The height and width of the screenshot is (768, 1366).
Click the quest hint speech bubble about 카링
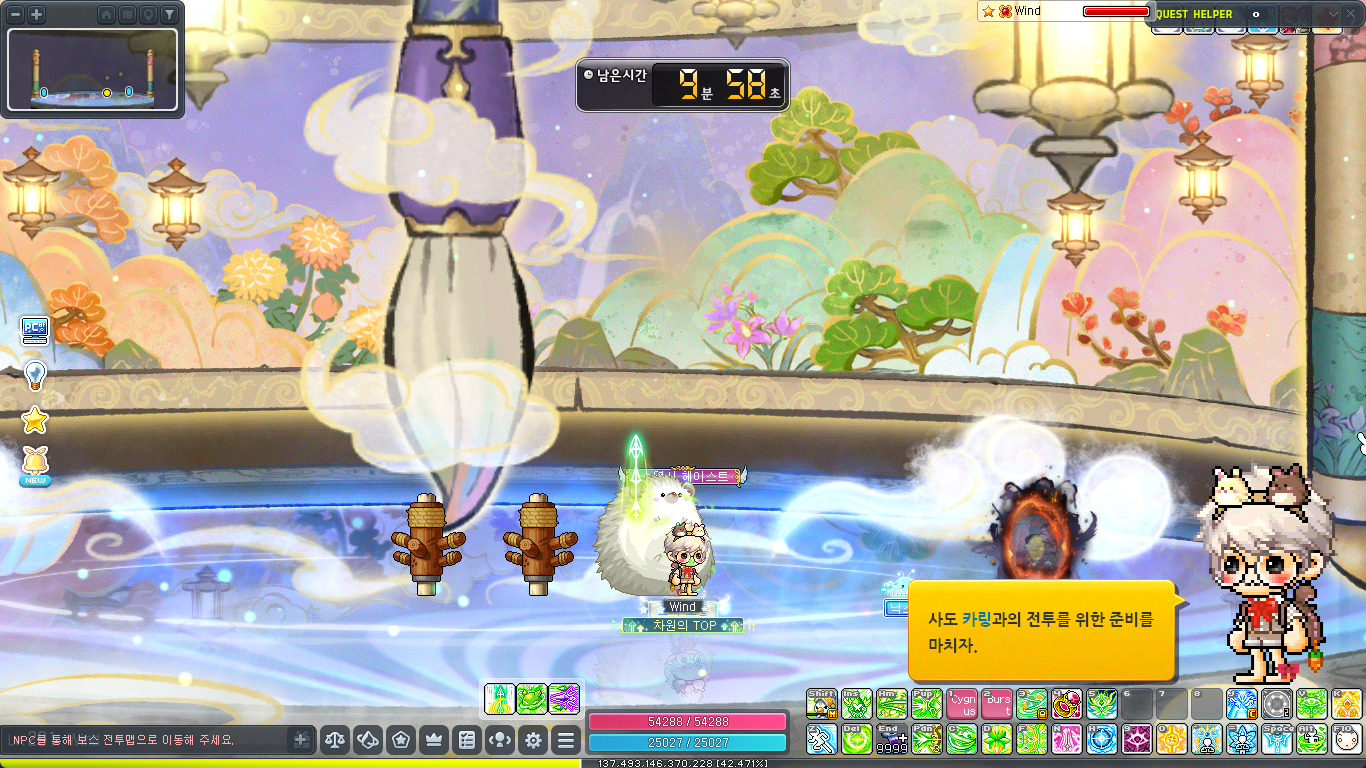click(1040, 632)
